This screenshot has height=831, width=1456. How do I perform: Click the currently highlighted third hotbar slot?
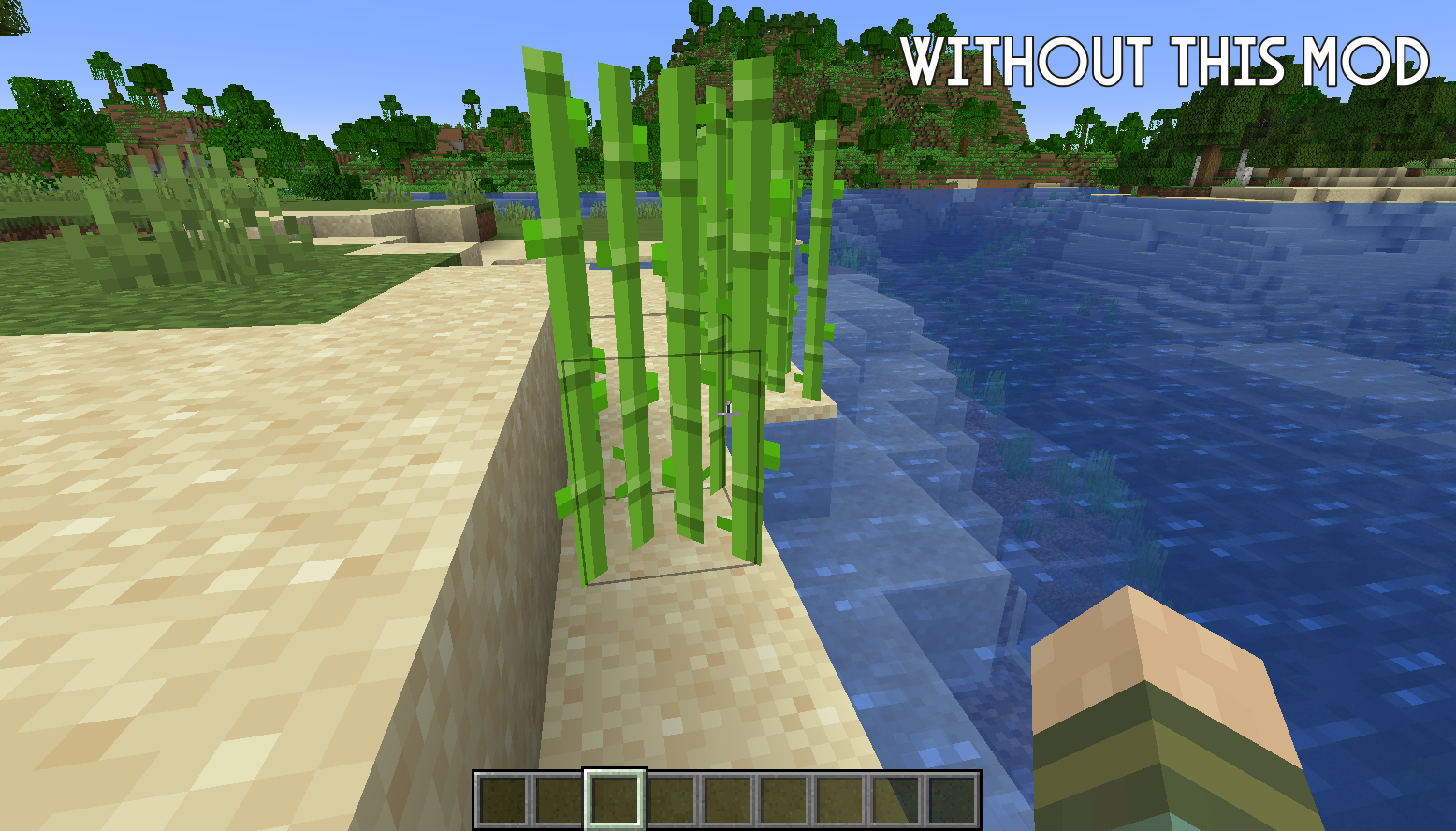(x=615, y=800)
